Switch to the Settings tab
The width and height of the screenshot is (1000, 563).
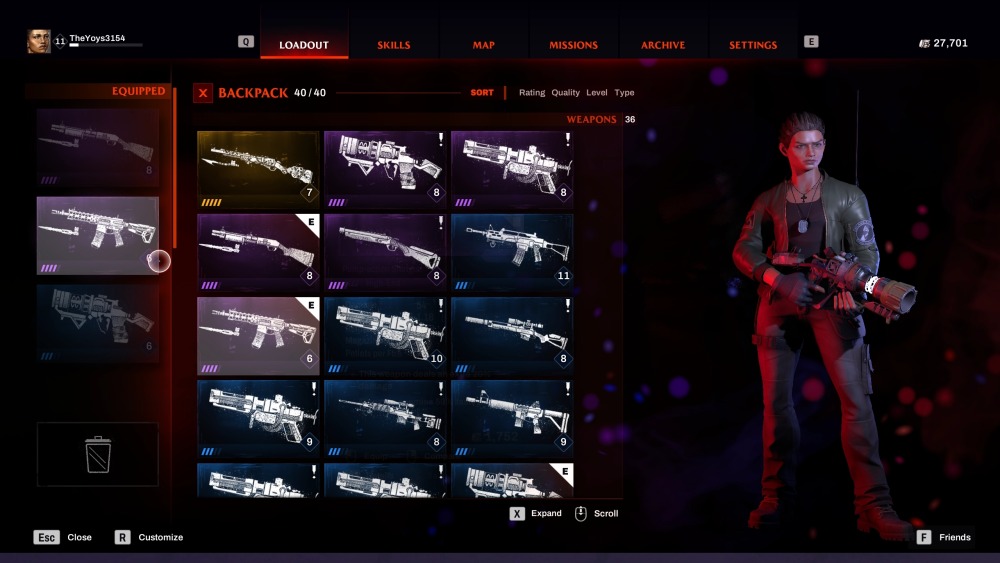(753, 45)
